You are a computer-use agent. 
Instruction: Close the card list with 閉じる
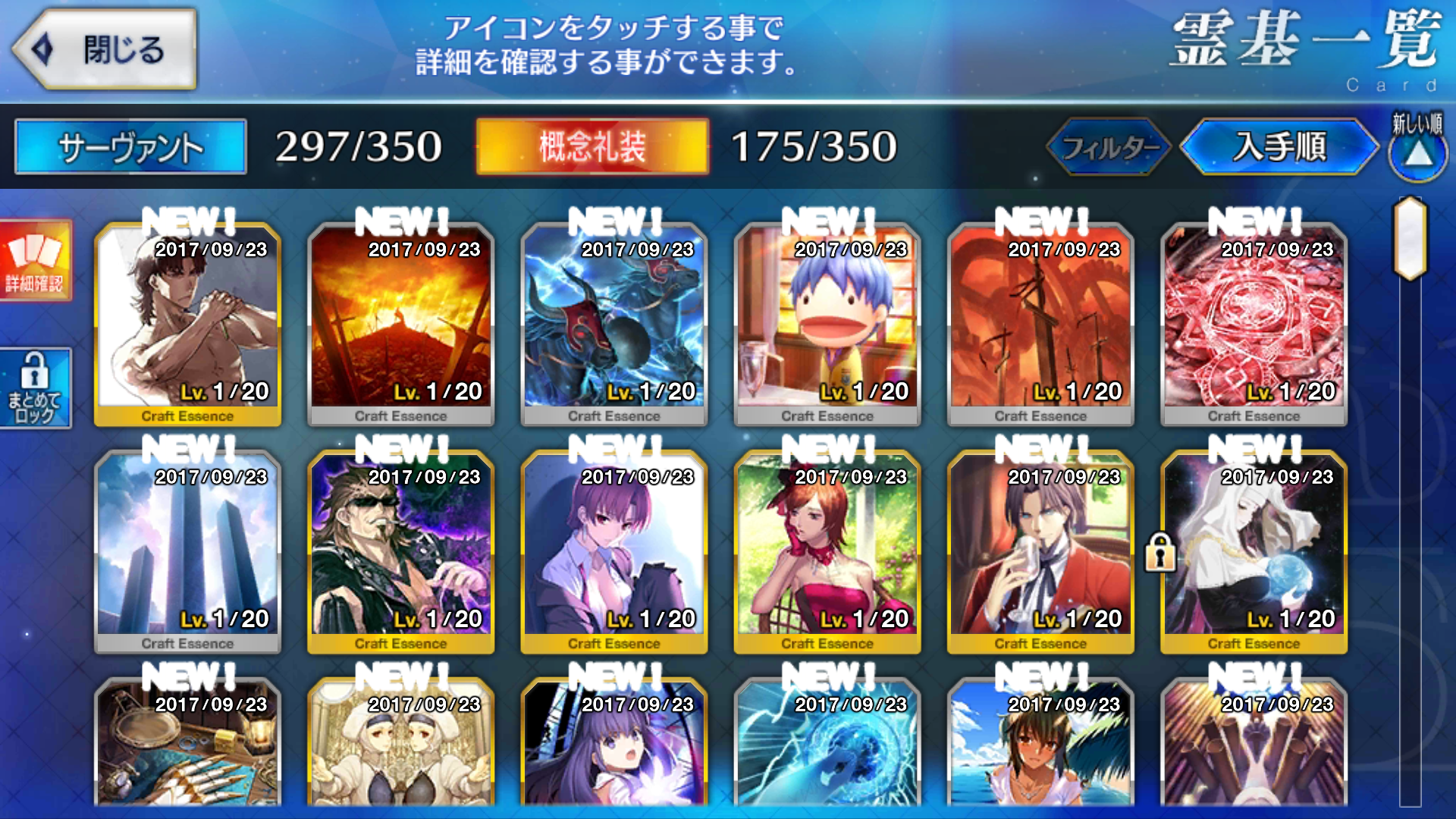coord(106,50)
